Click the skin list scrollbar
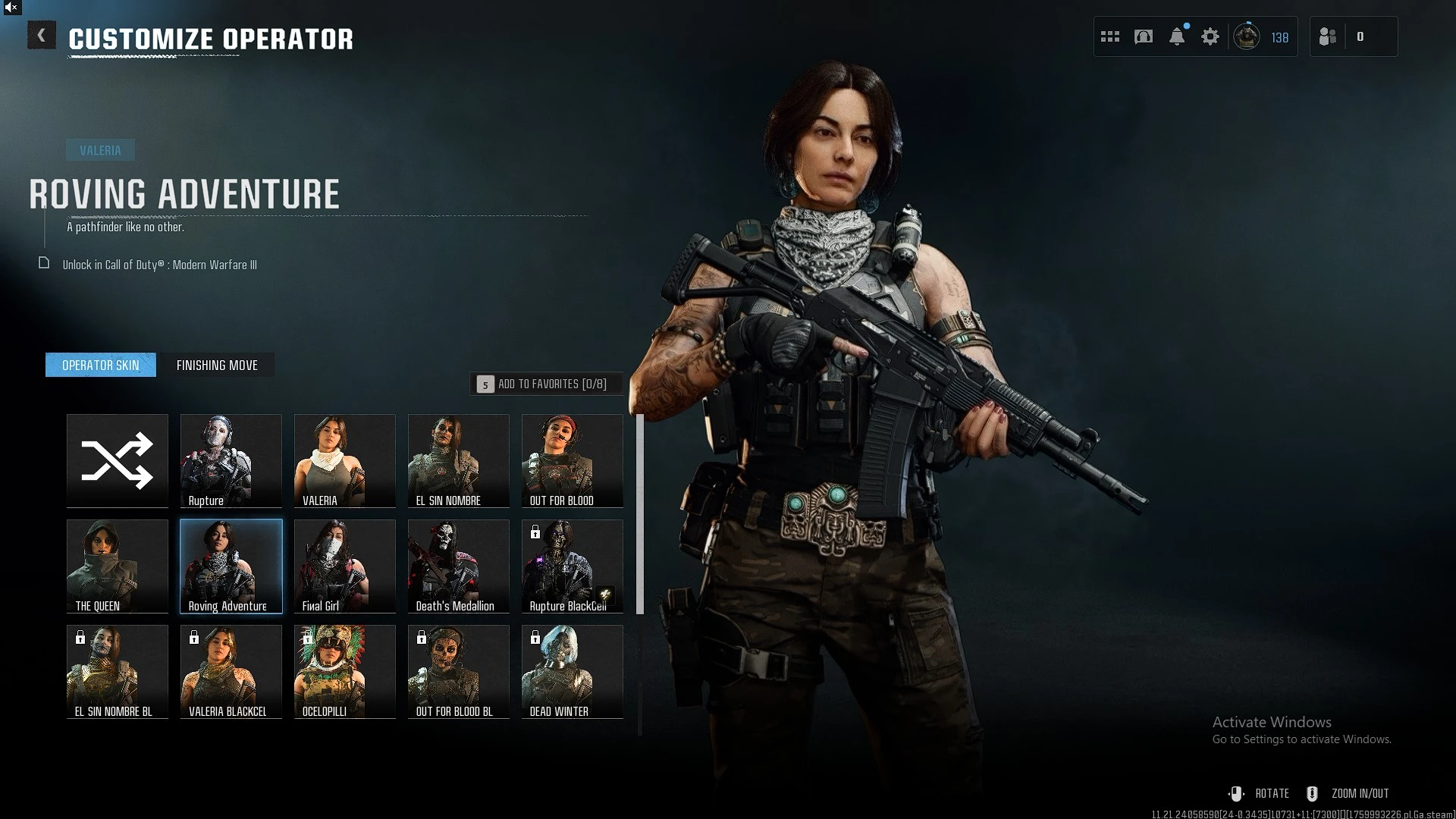This screenshot has width=1456, height=819. coord(640,514)
